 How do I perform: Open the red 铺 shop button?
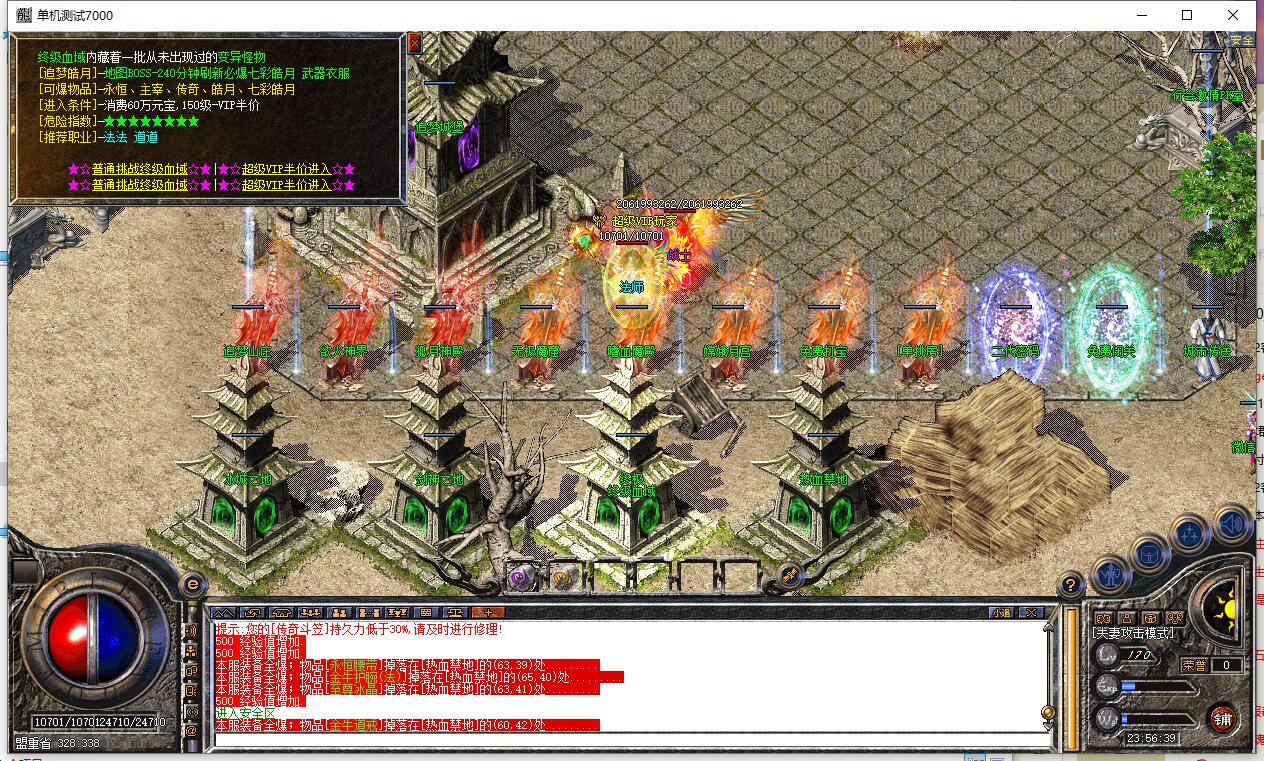pos(1223,717)
